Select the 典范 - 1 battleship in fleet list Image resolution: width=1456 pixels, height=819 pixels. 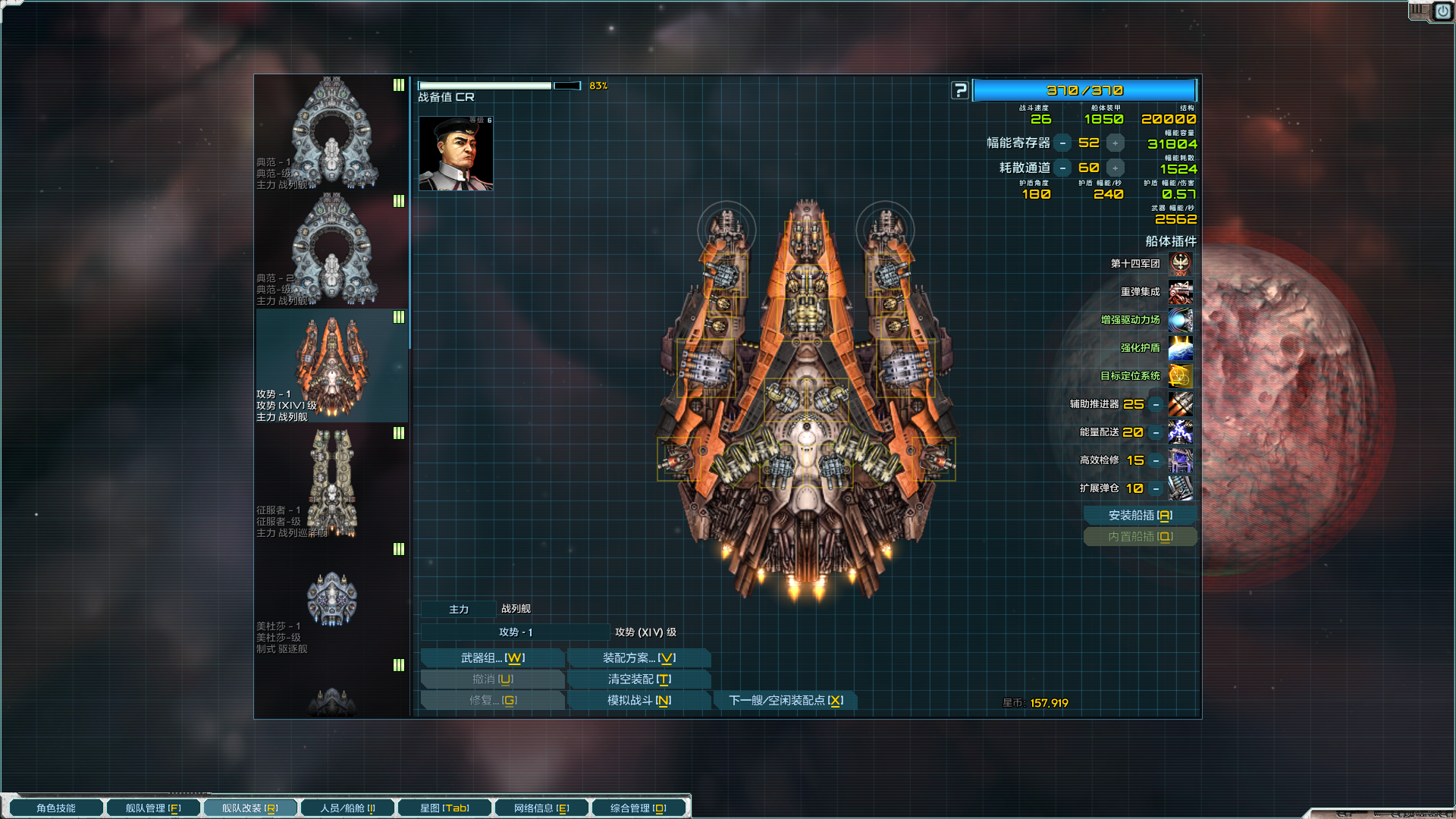coord(331,133)
